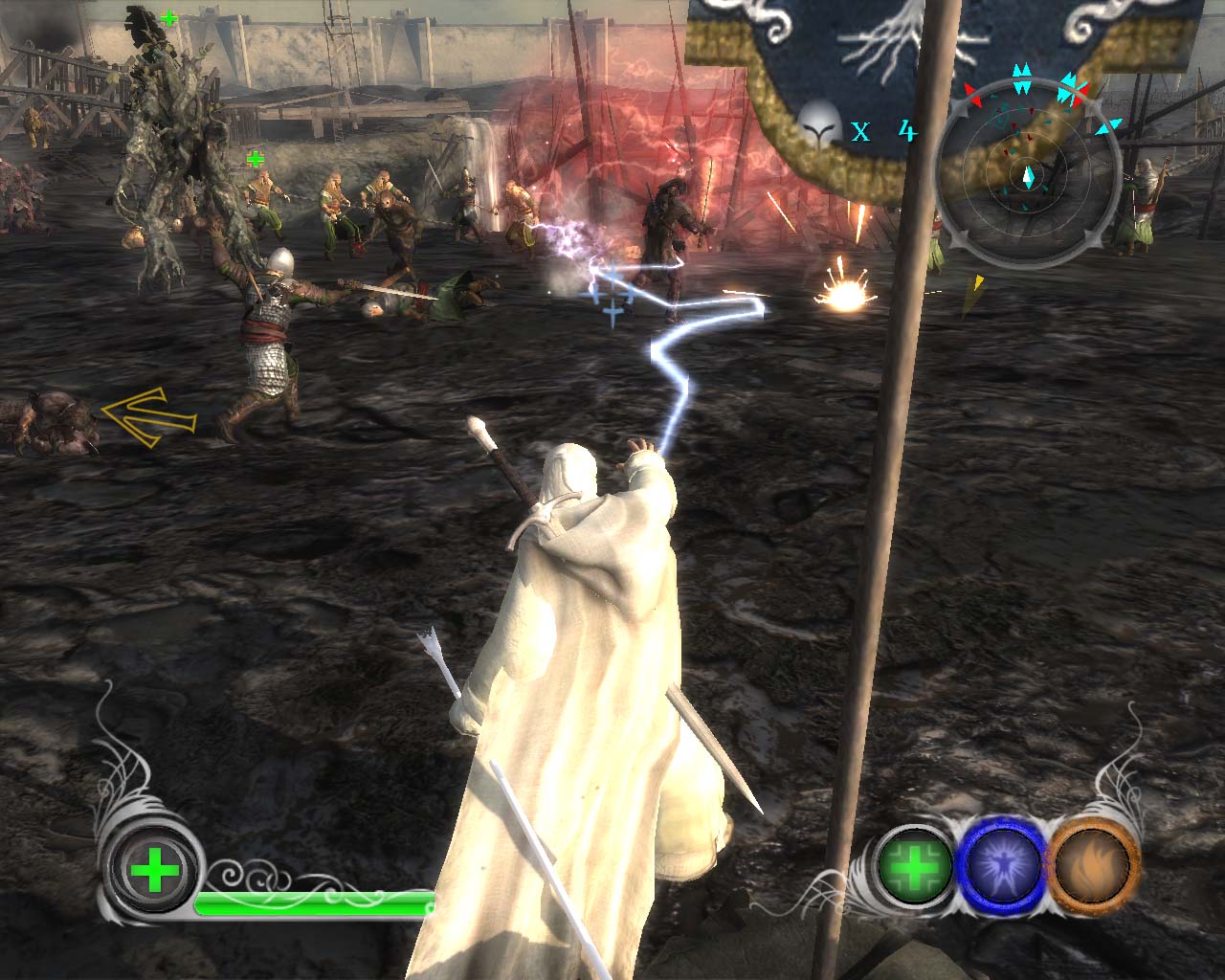Select the blue starburst spell icon
This screenshot has height=980, width=1225.
(1004, 866)
